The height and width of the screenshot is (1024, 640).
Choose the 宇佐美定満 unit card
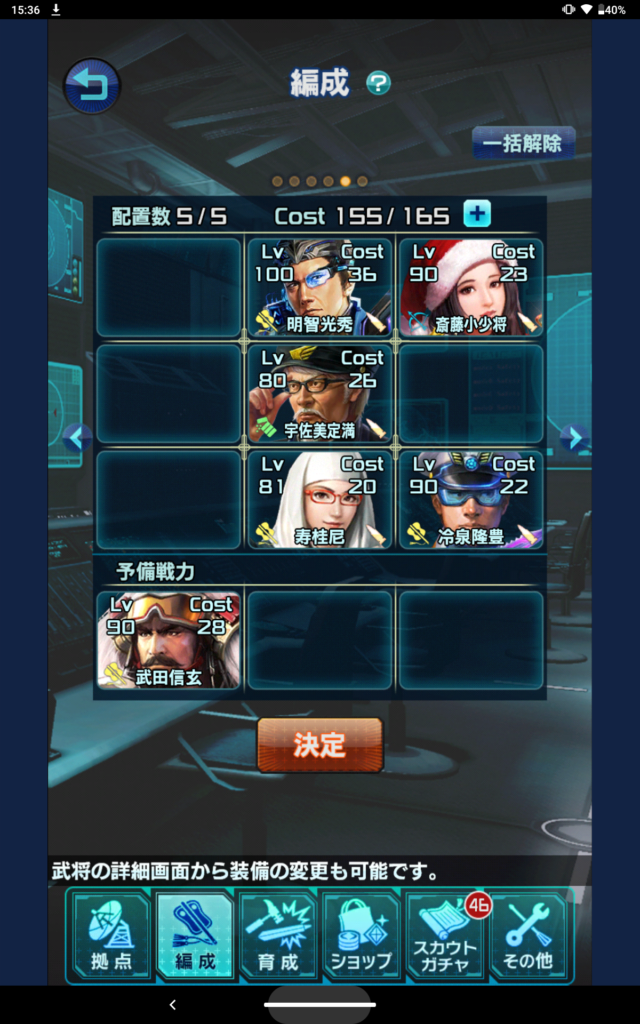coord(320,393)
